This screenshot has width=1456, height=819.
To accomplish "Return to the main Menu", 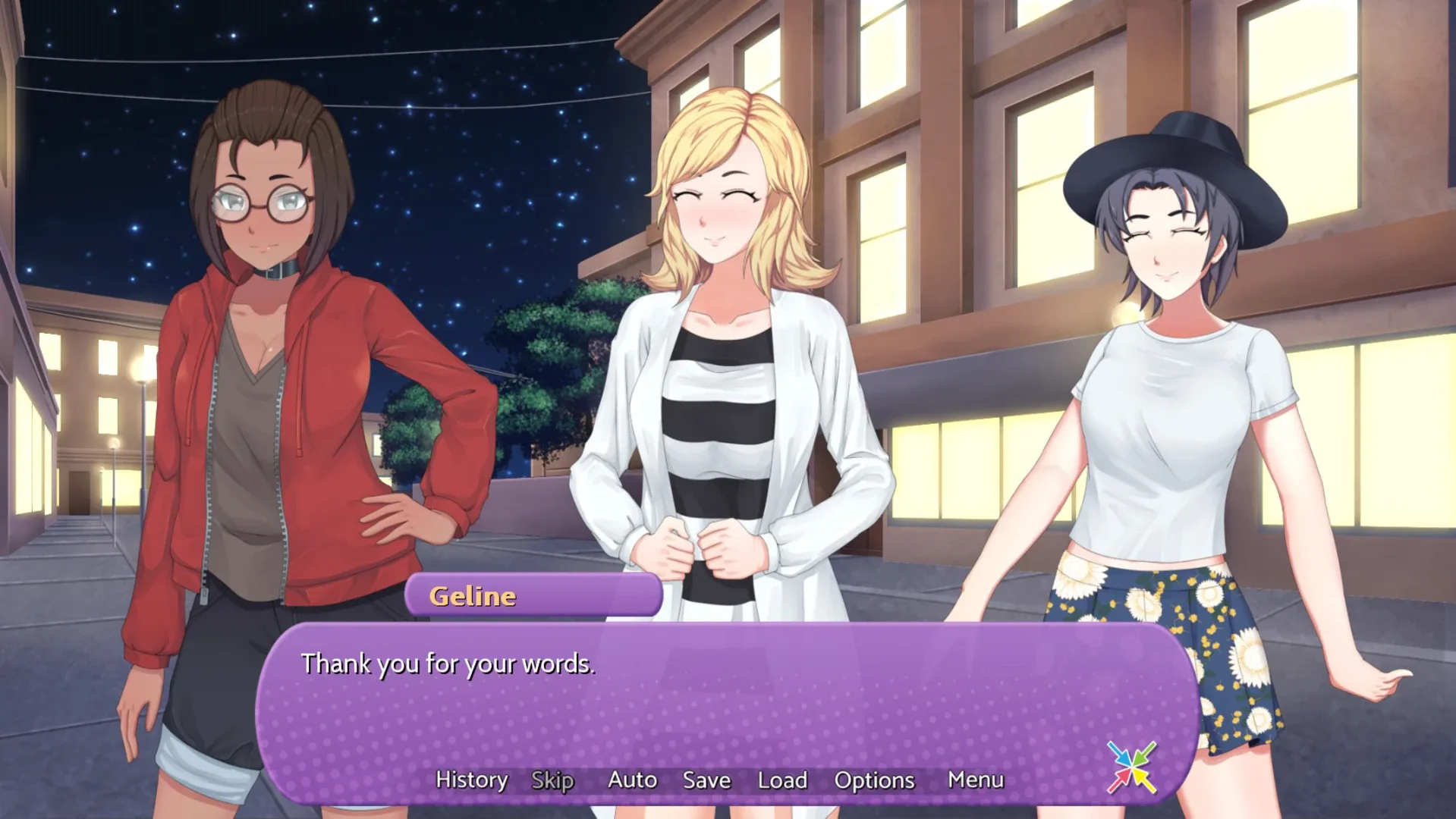I will point(976,780).
